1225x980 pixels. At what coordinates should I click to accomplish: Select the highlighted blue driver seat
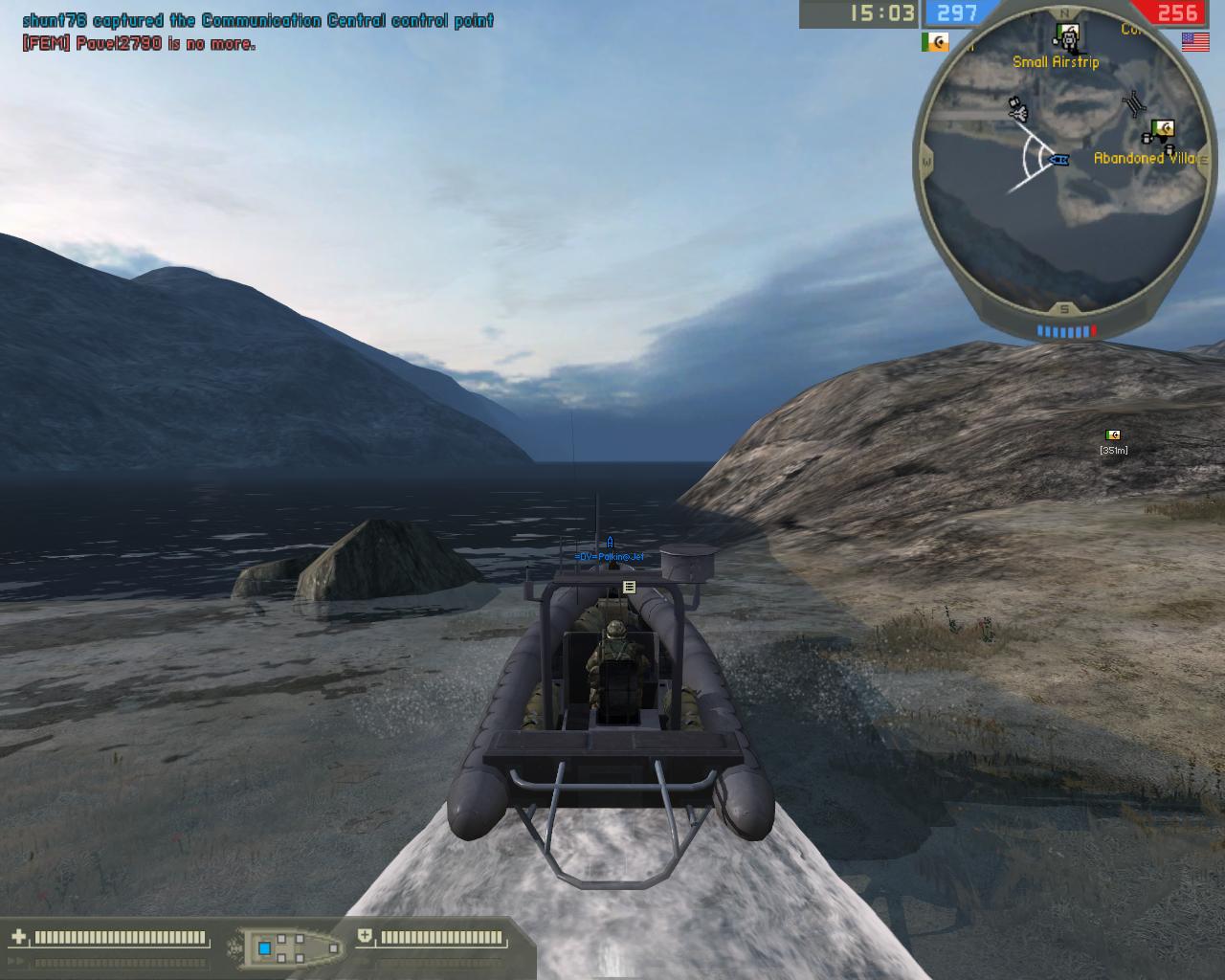265,948
